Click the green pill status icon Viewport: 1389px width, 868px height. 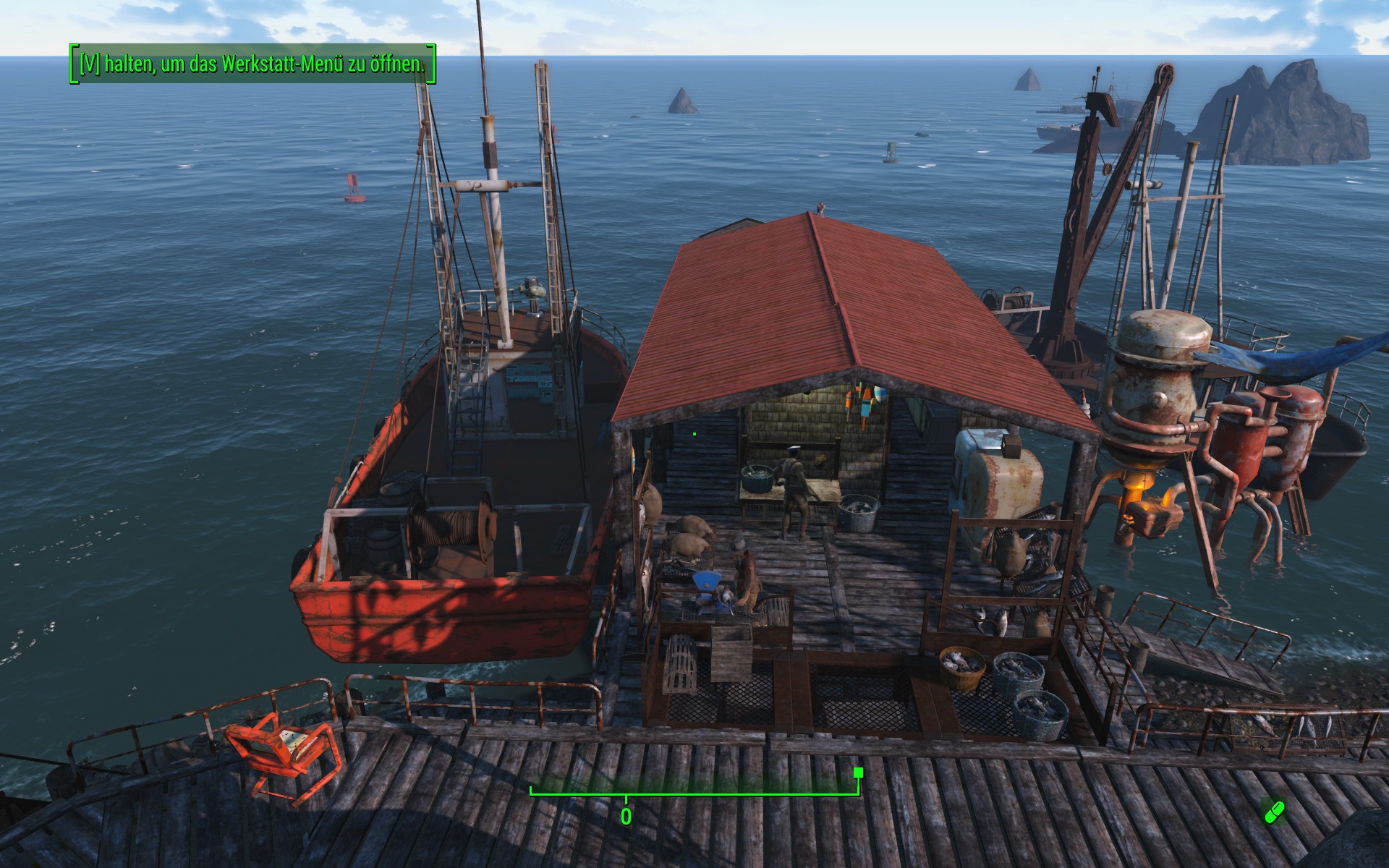[1274, 812]
